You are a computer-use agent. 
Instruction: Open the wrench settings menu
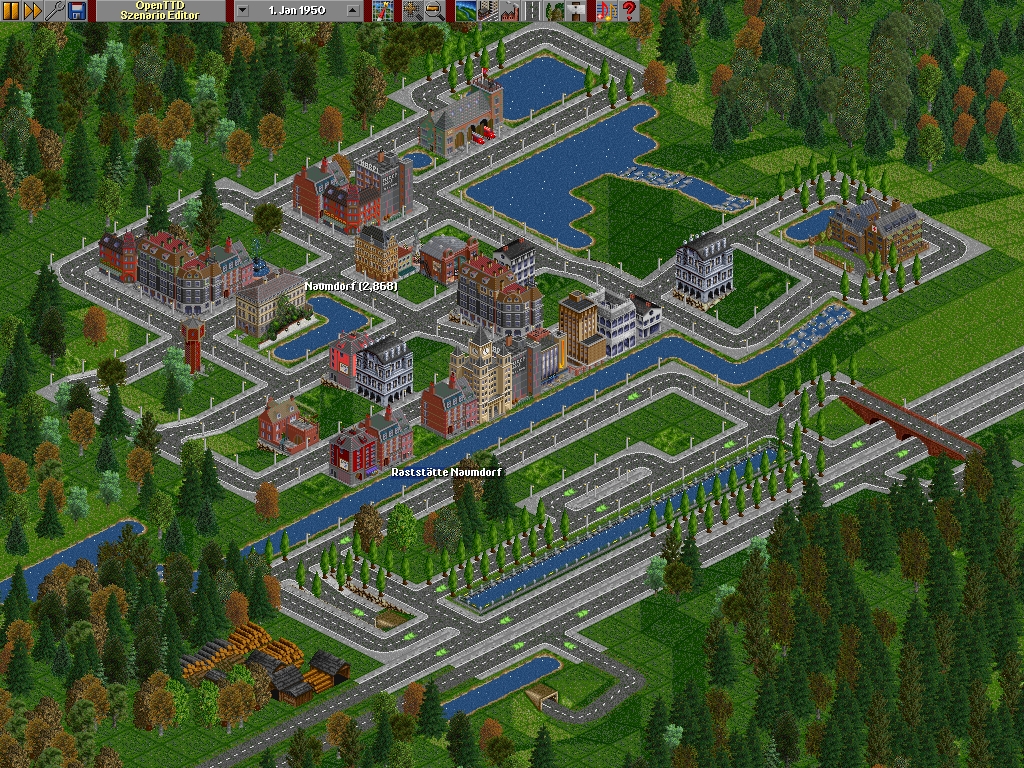point(55,11)
